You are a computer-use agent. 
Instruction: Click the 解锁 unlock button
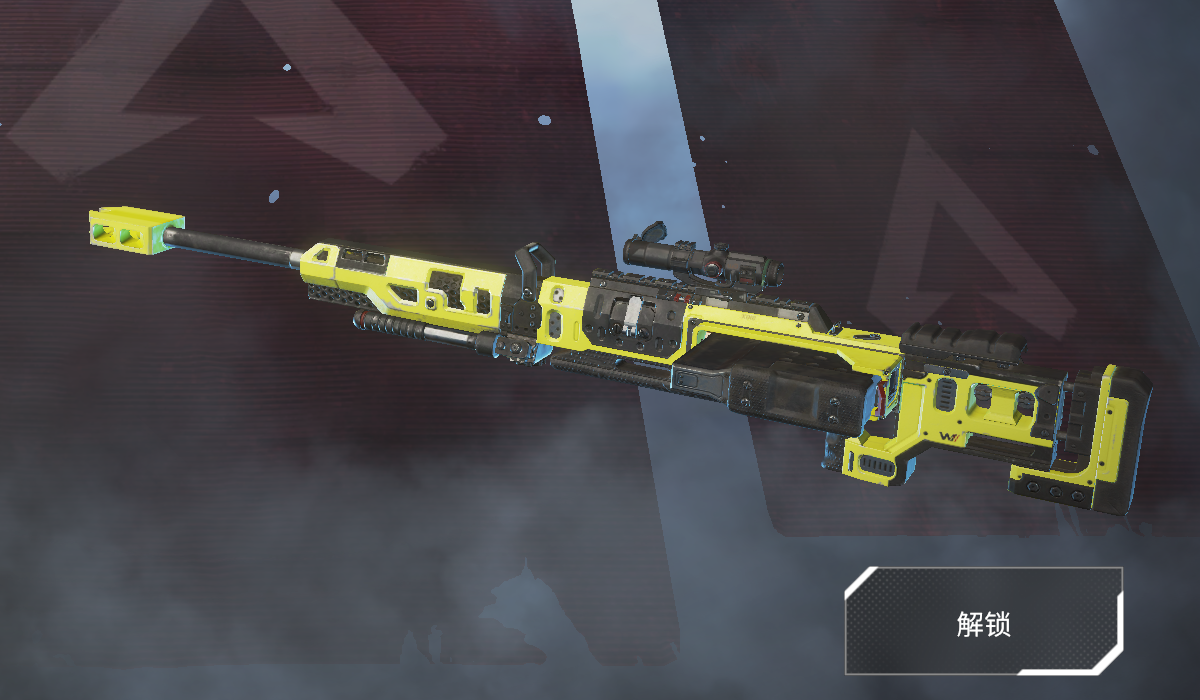click(x=983, y=621)
